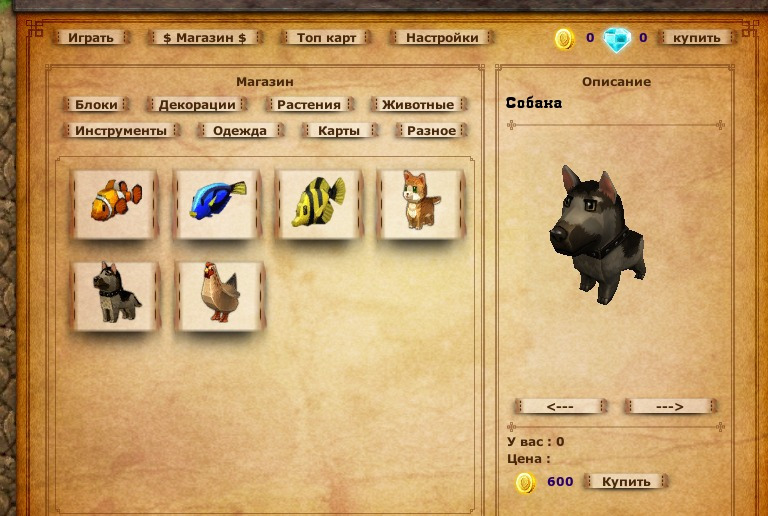Switch to the Декорации category
The image size is (768, 516).
pyautogui.click(x=197, y=104)
